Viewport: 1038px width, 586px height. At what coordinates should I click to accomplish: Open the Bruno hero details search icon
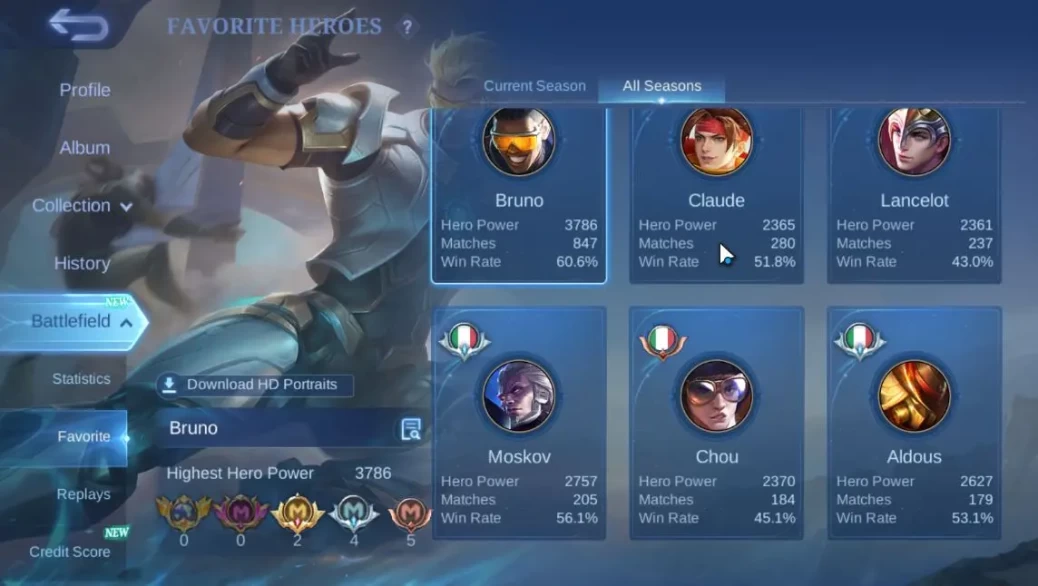pos(410,429)
